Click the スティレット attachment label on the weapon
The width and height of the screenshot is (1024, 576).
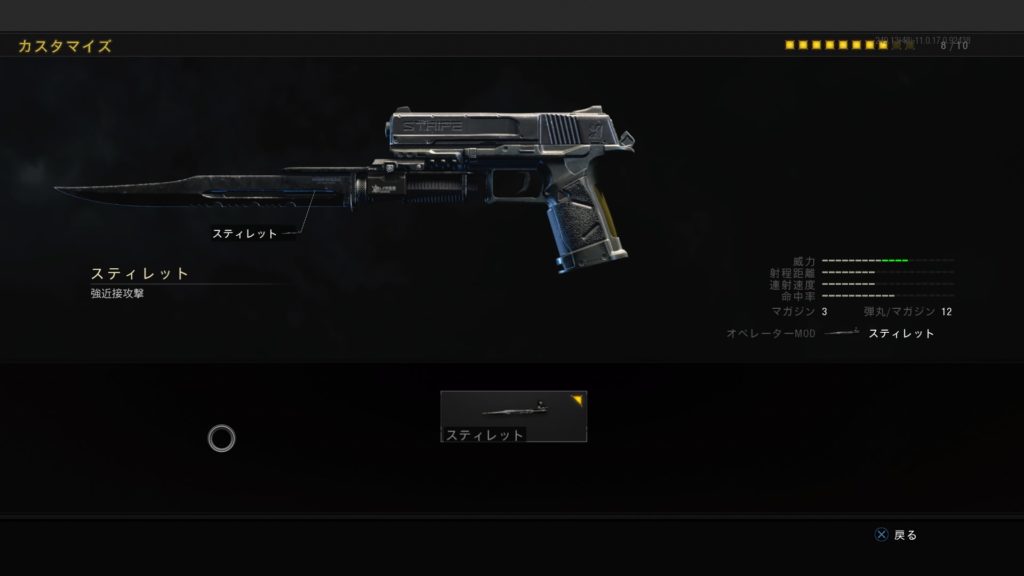[x=244, y=234]
